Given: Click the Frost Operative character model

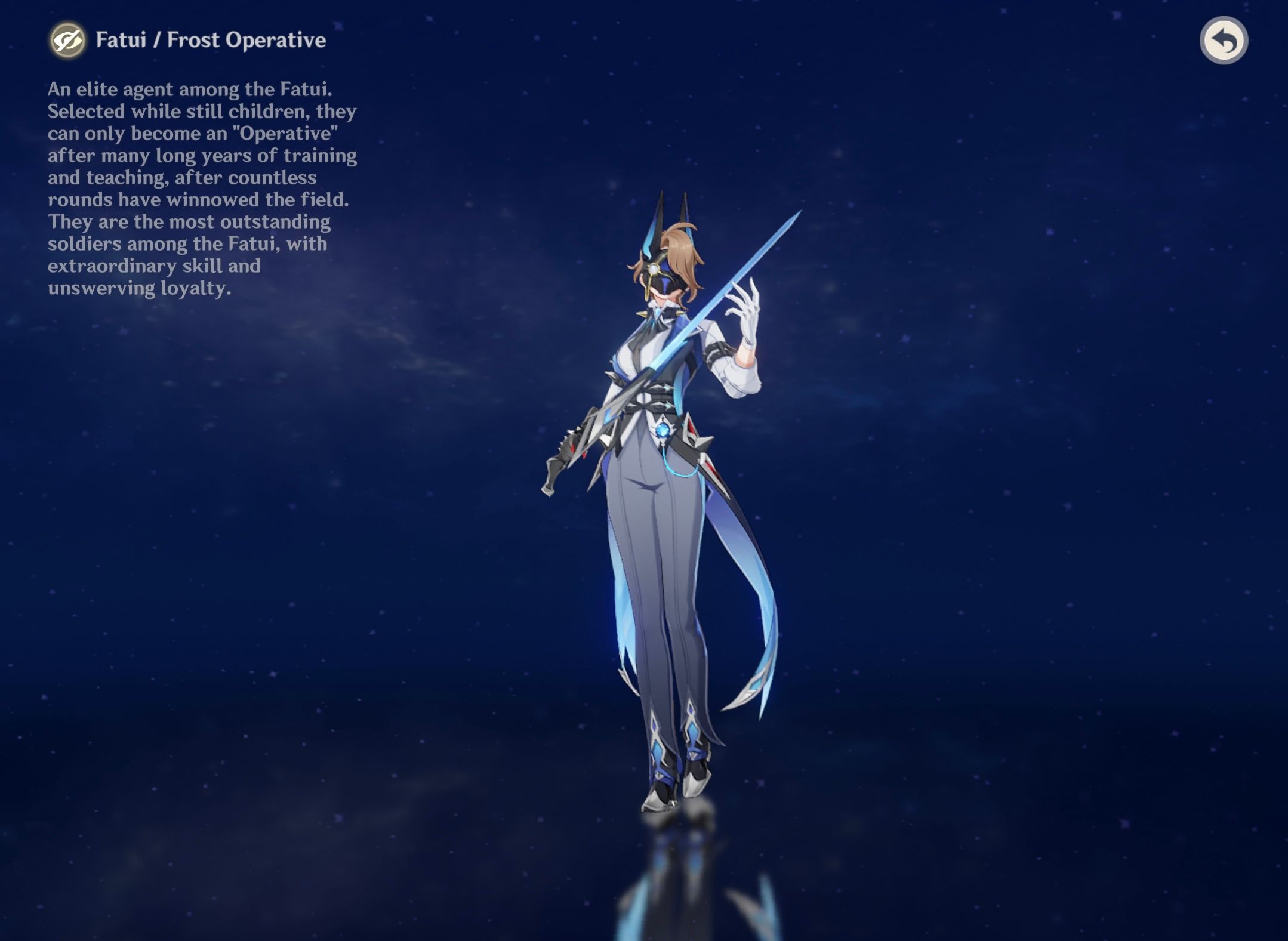Looking at the screenshot, I should click(x=657, y=477).
